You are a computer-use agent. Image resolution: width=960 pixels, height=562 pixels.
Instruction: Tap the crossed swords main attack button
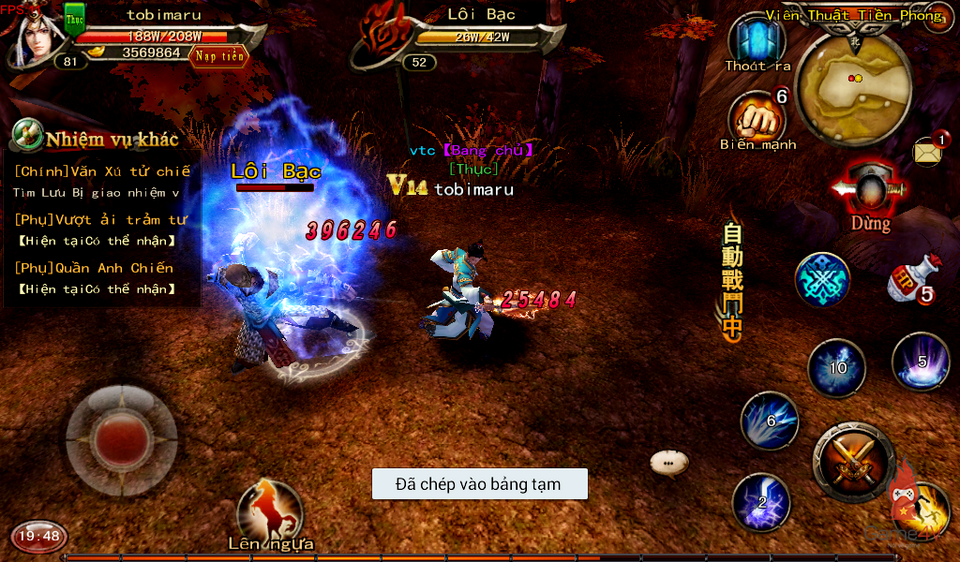853,461
